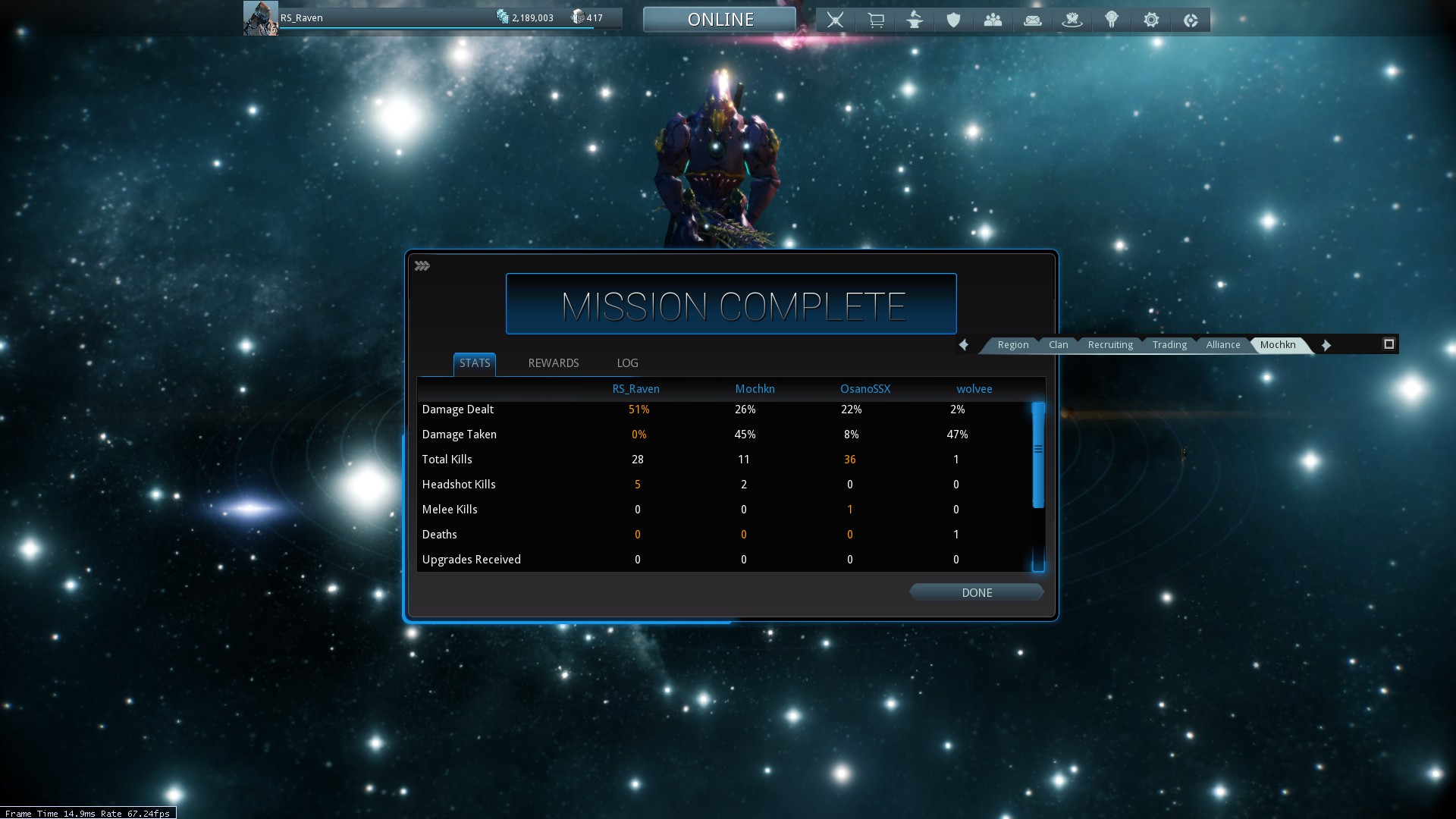Close the mission results with DONE

click(977, 592)
